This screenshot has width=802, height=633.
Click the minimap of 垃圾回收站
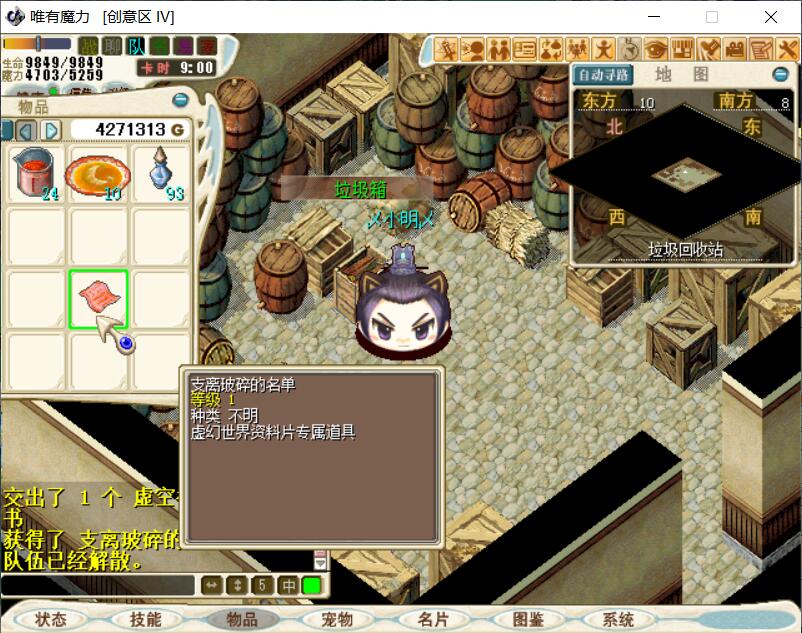click(686, 176)
